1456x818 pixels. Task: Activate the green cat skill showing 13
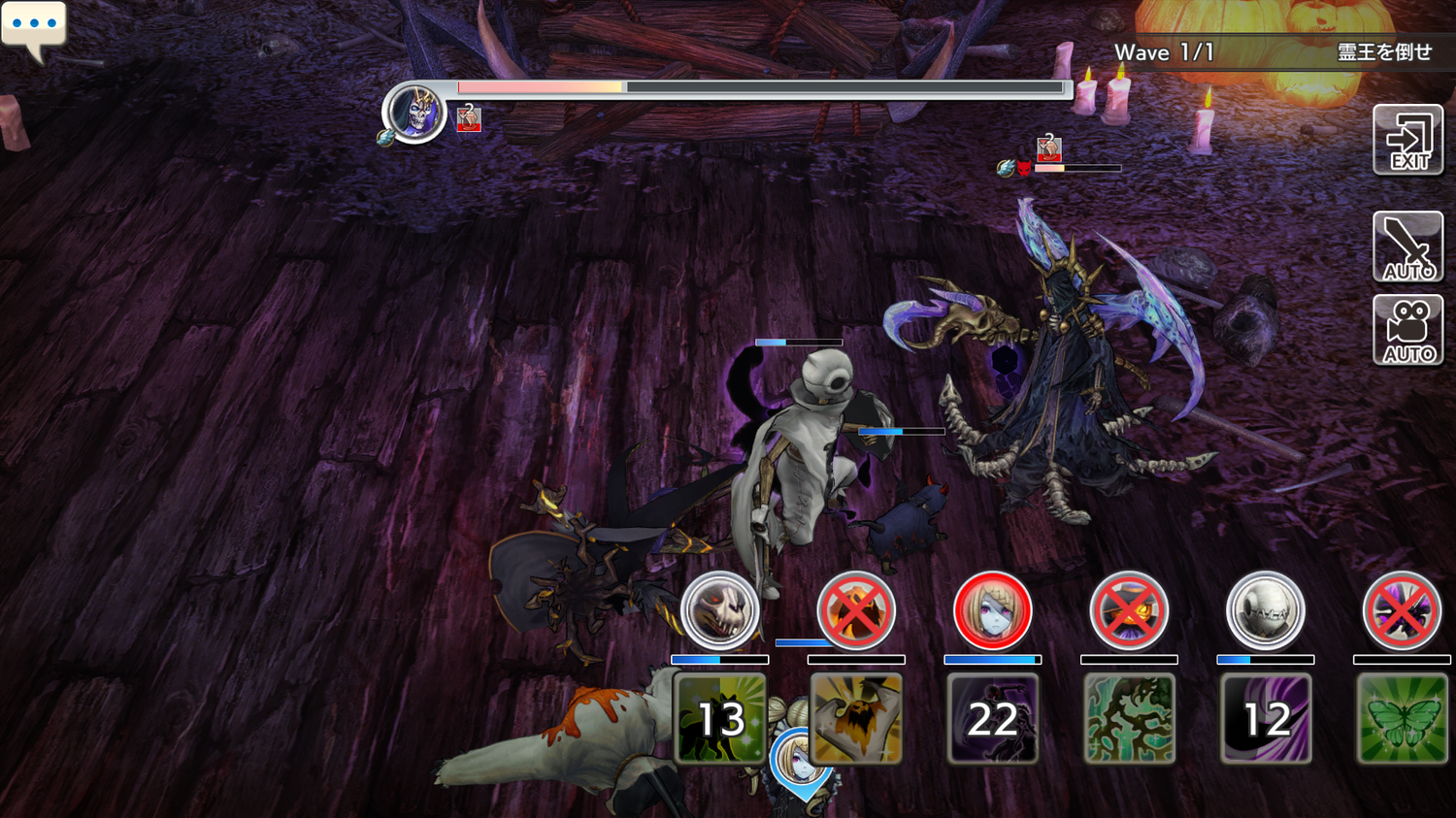click(719, 718)
